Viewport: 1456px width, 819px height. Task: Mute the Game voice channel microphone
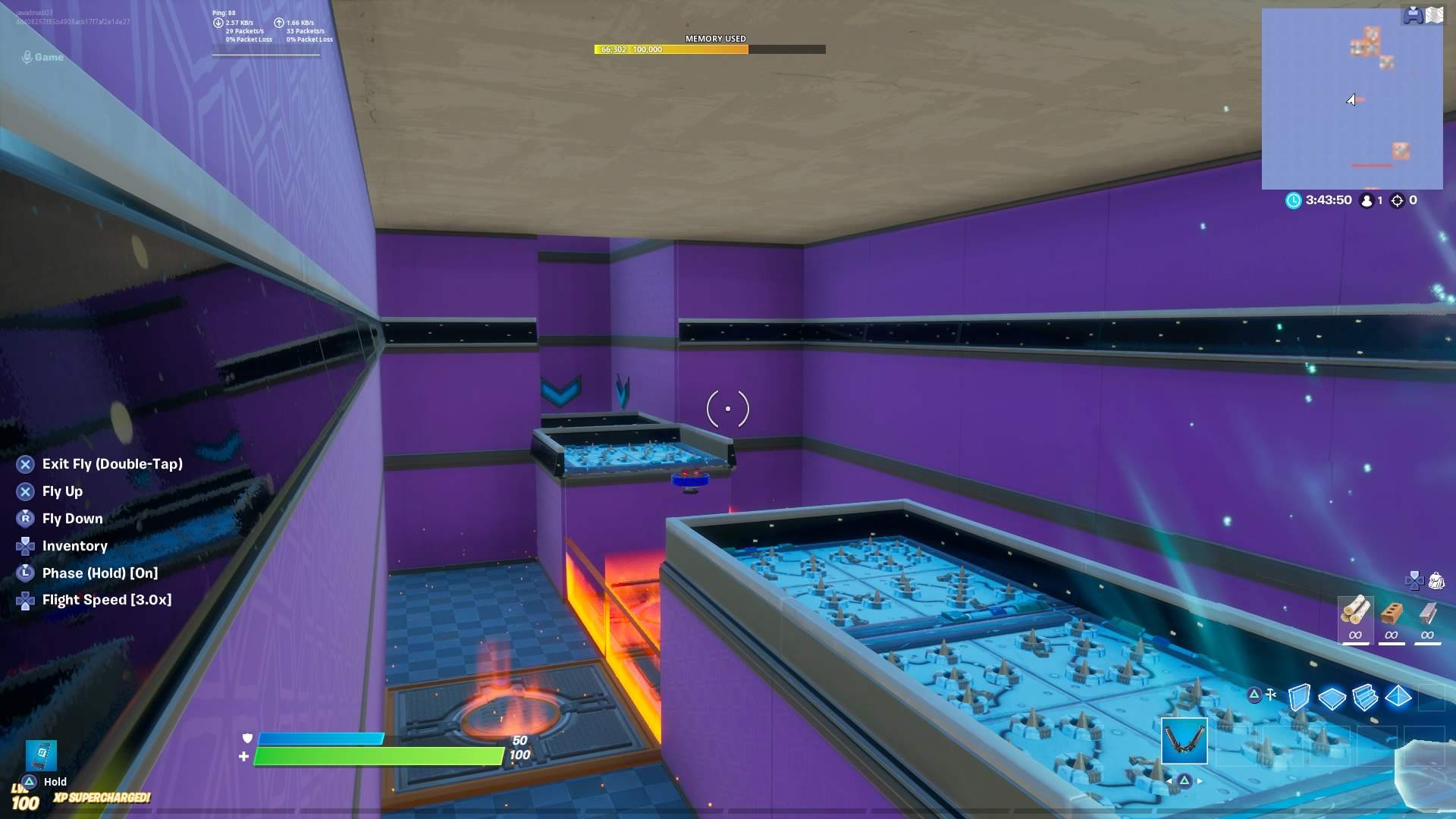click(x=27, y=55)
